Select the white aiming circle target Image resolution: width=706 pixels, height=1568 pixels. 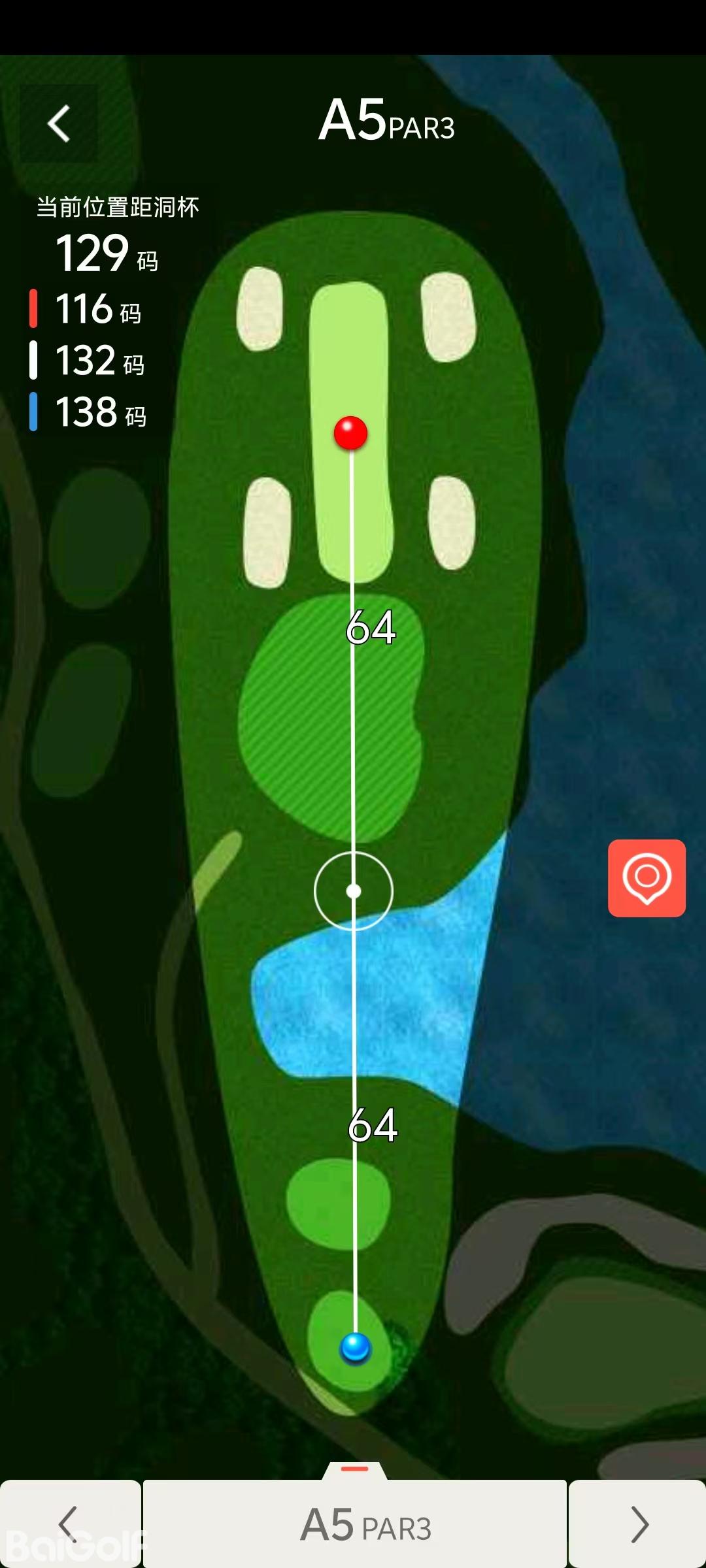point(354,890)
